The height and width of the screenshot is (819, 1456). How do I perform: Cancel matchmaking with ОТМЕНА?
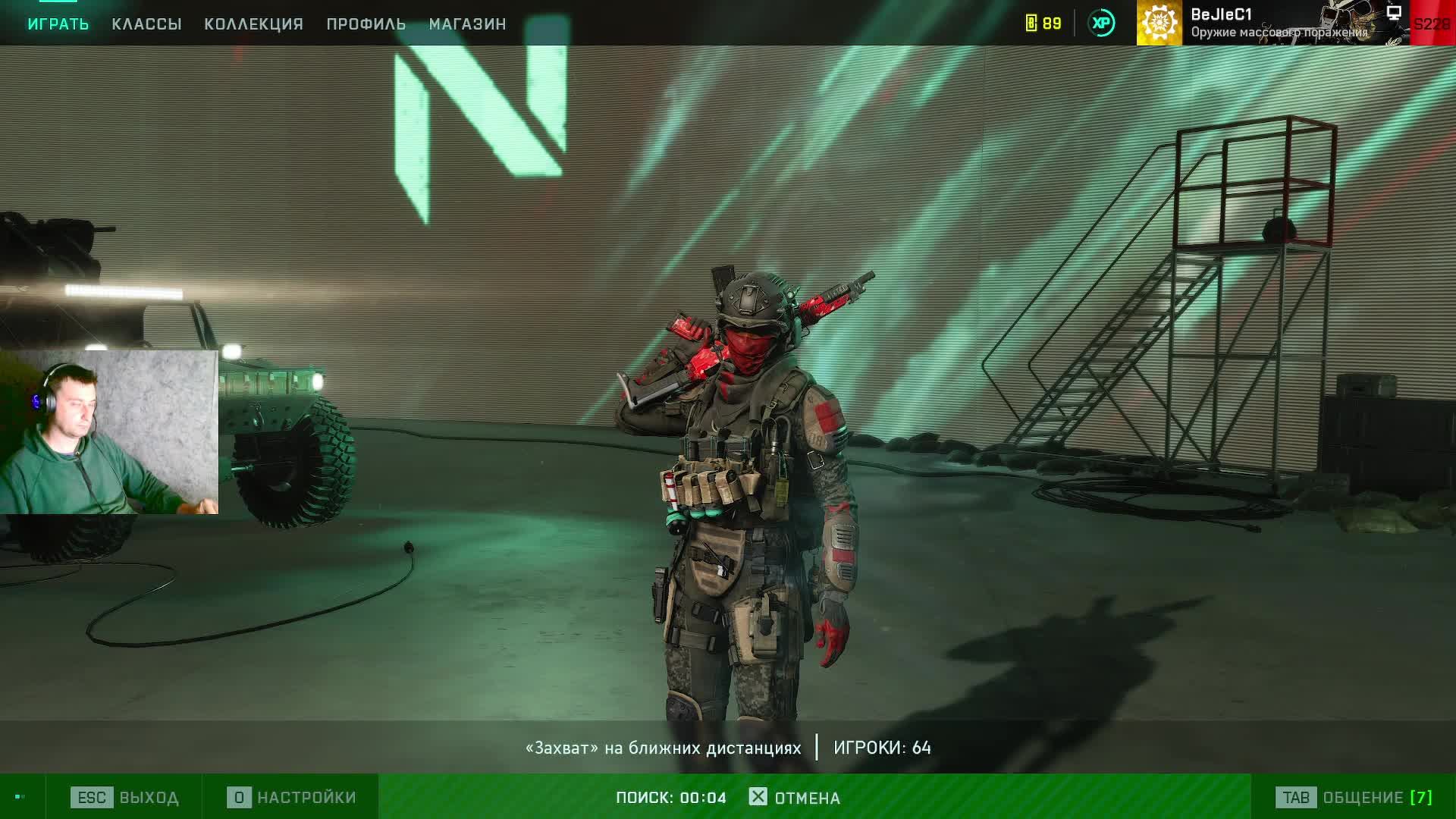coord(795,798)
